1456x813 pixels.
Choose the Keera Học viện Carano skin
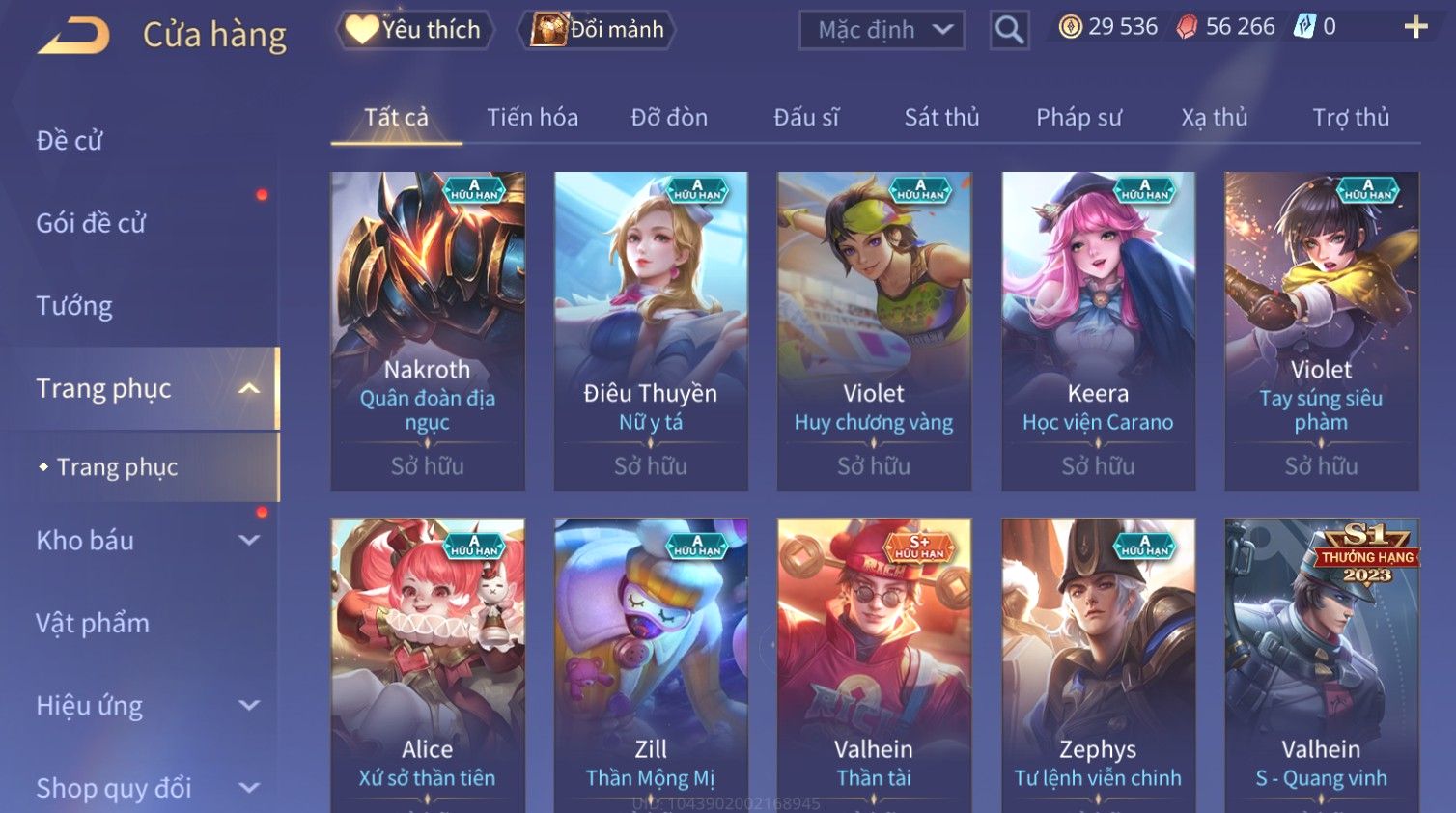click(1098, 330)
